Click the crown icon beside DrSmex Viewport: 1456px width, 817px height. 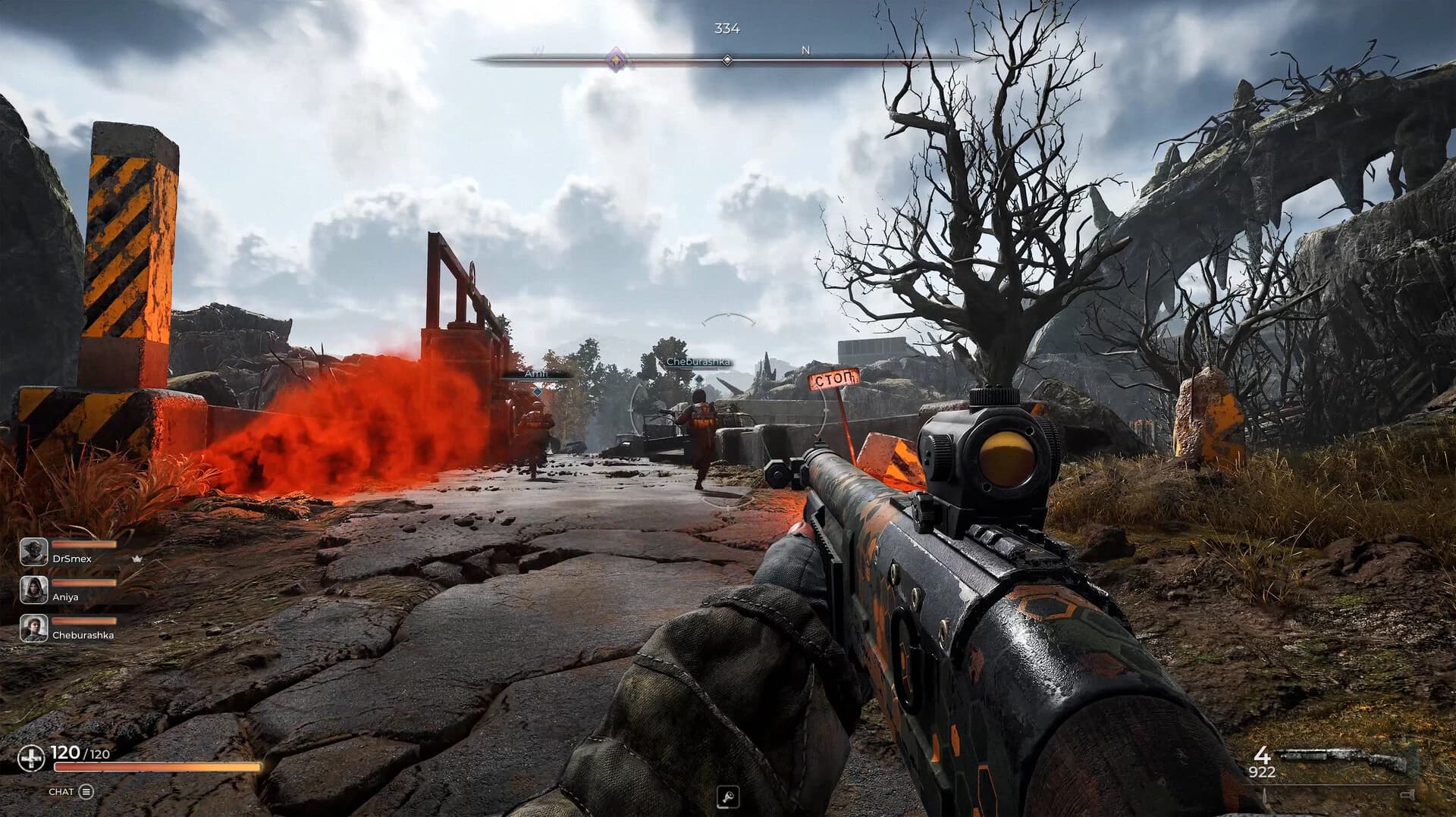click(x=137, y=559)
